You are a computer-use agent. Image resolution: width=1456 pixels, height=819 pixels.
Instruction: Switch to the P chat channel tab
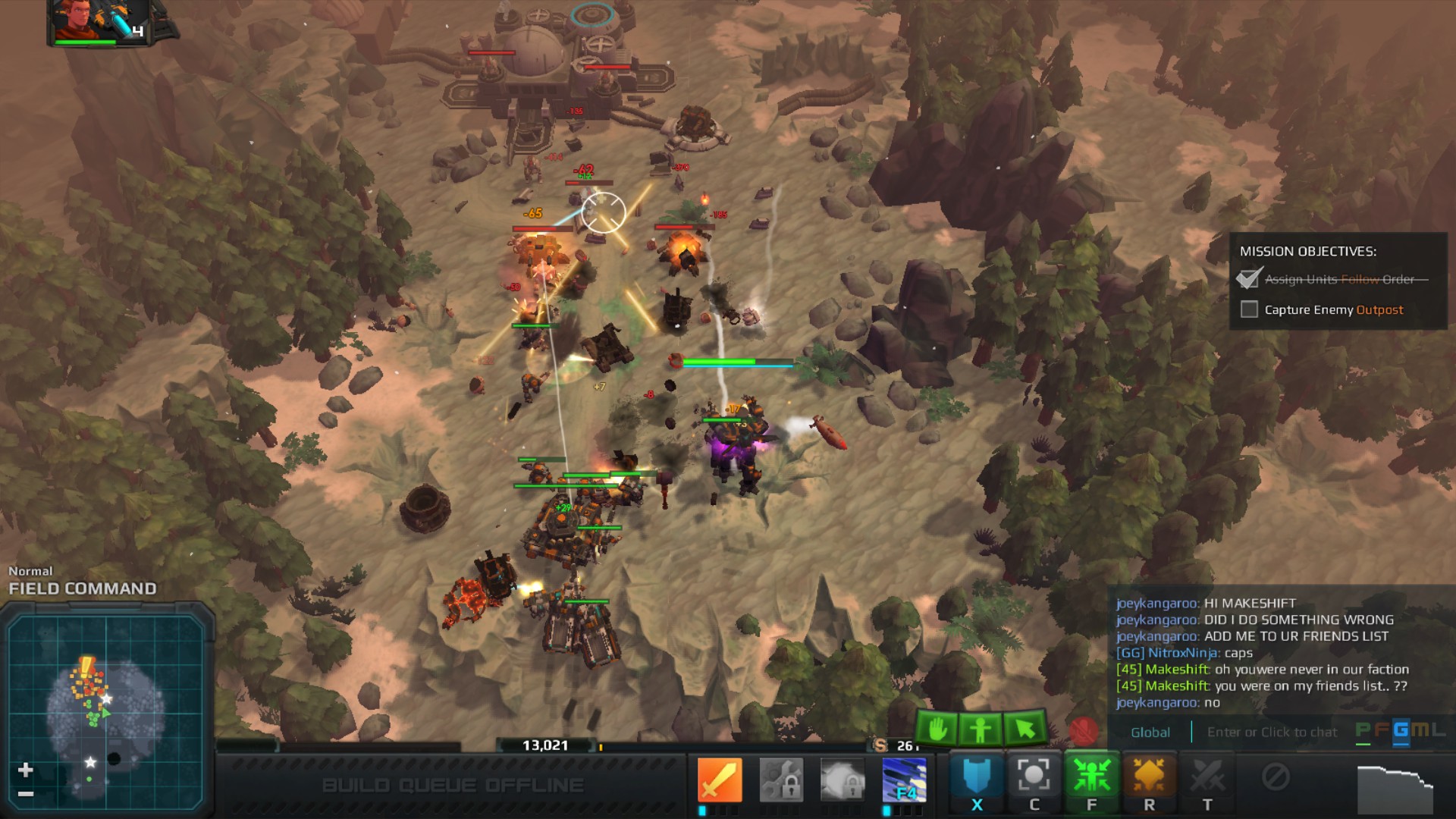pos(1363,730)
